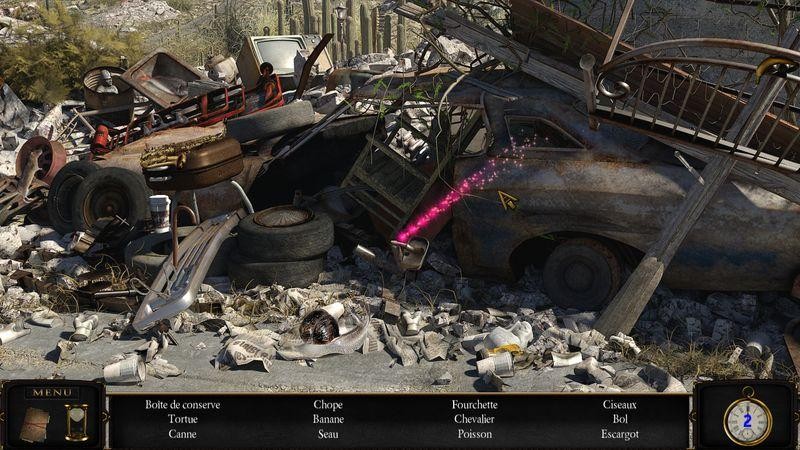Select 'Fourchette' in the object list
Viewport: 800px width, 450px height.
pos(474,405)
